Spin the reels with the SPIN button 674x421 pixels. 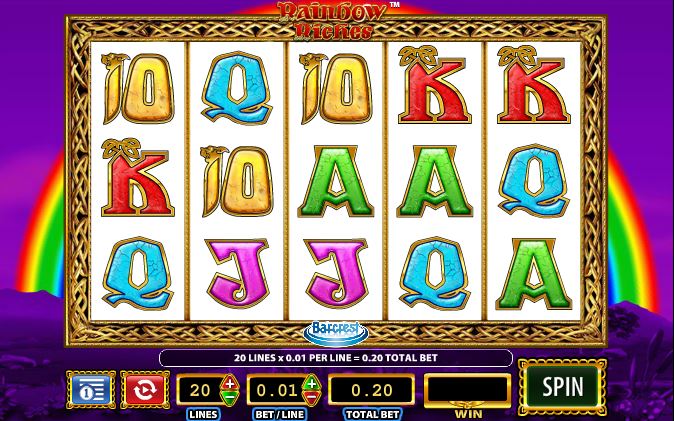[x=562, y=387]
